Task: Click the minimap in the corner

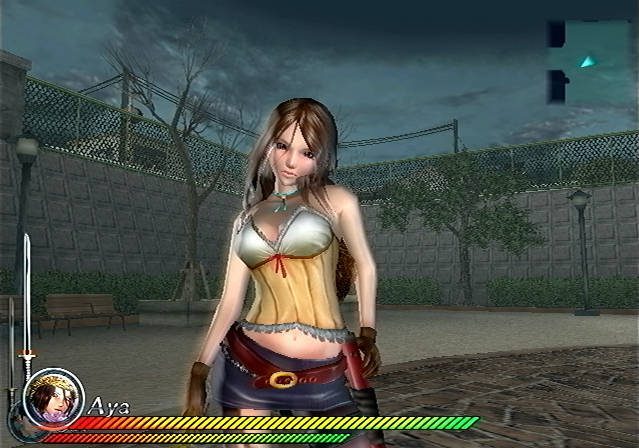Action: tap(585, 61)
